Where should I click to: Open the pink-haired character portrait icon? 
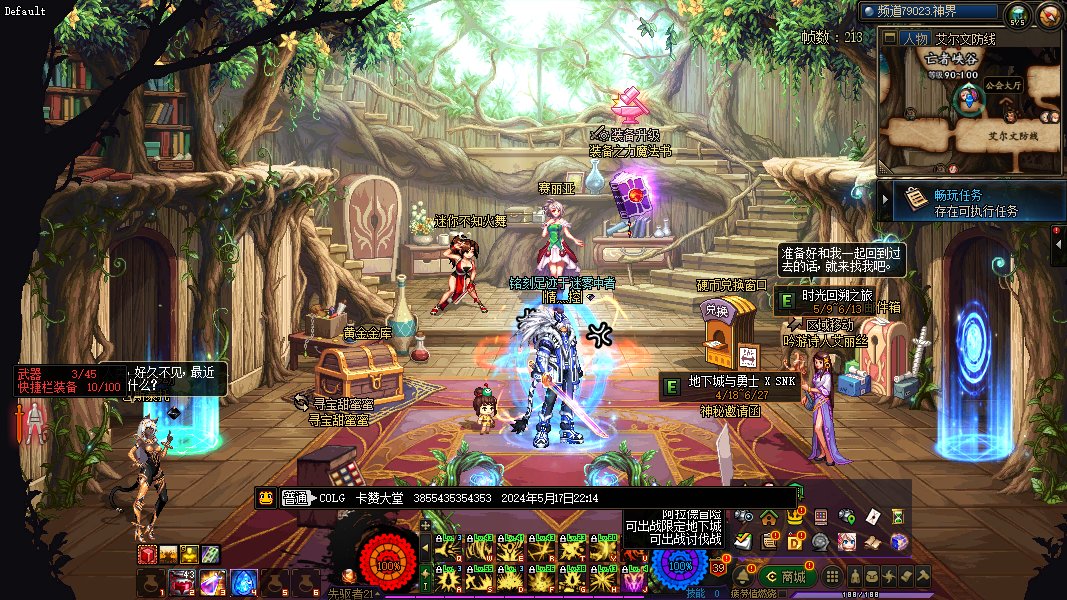[846, 542]
